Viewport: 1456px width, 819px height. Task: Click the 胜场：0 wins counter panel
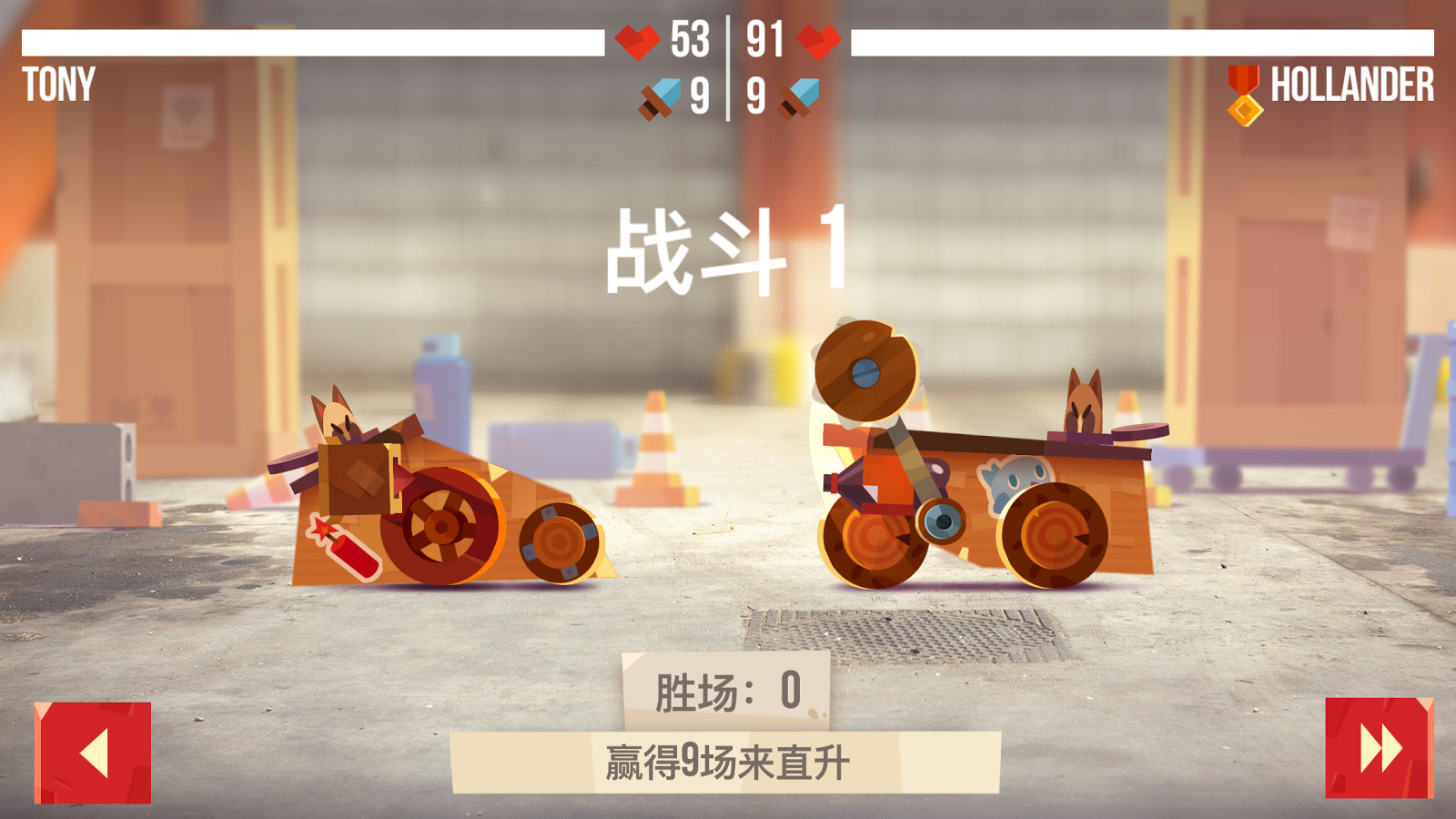728,690
